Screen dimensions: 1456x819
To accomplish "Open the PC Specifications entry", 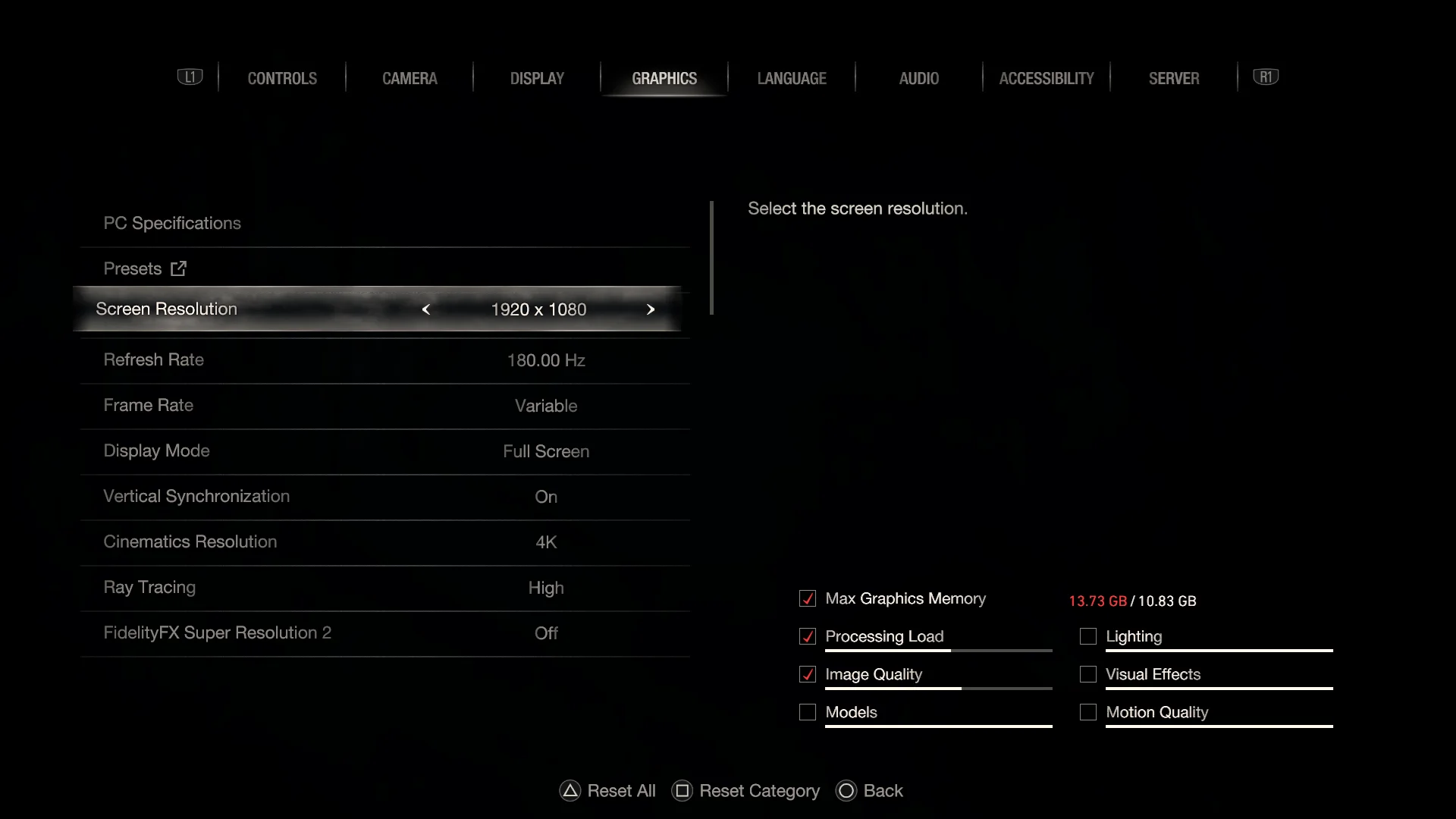I will coord(172,223).
